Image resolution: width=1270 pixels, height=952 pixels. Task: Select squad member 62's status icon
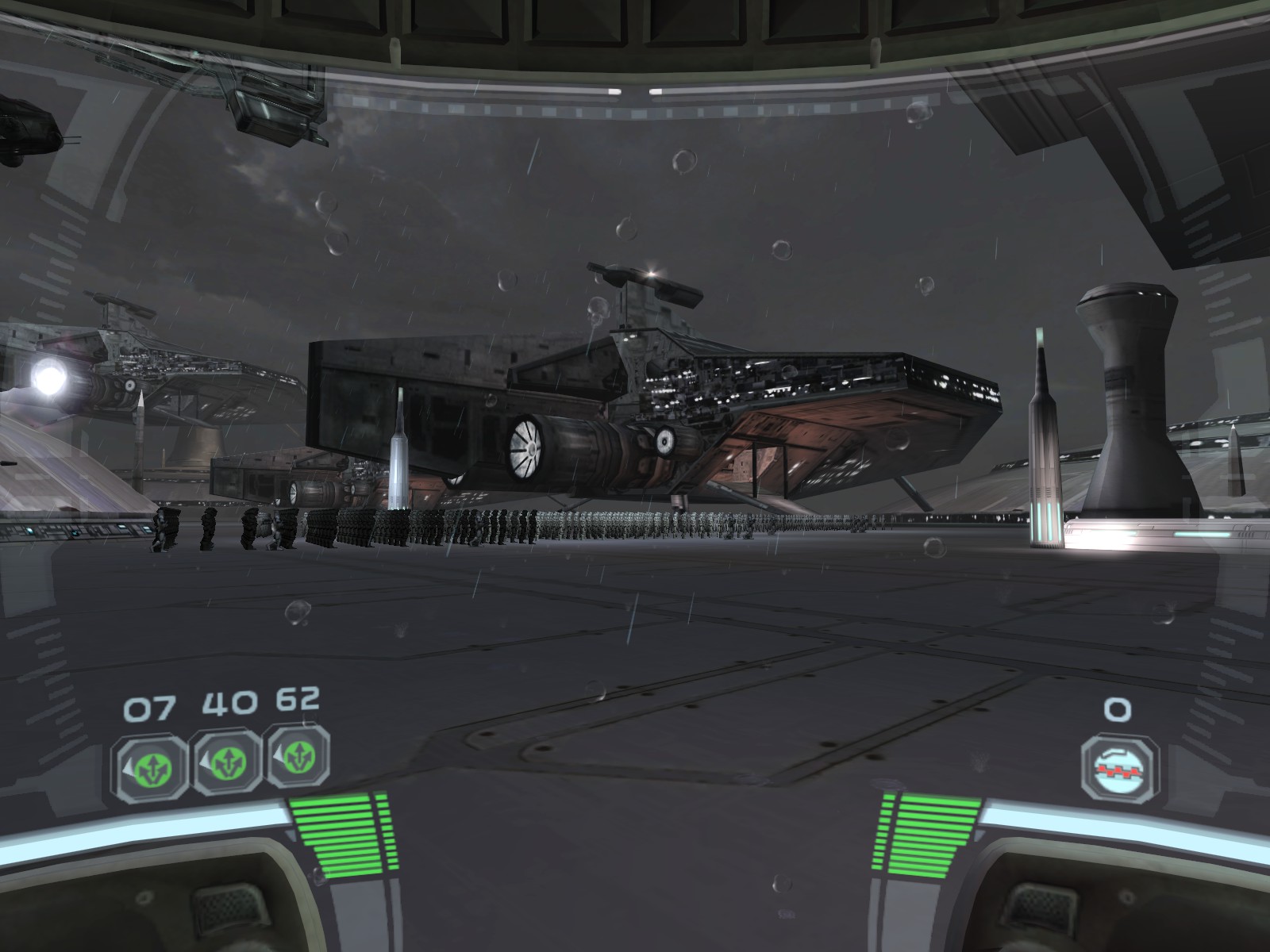(299, 758)
